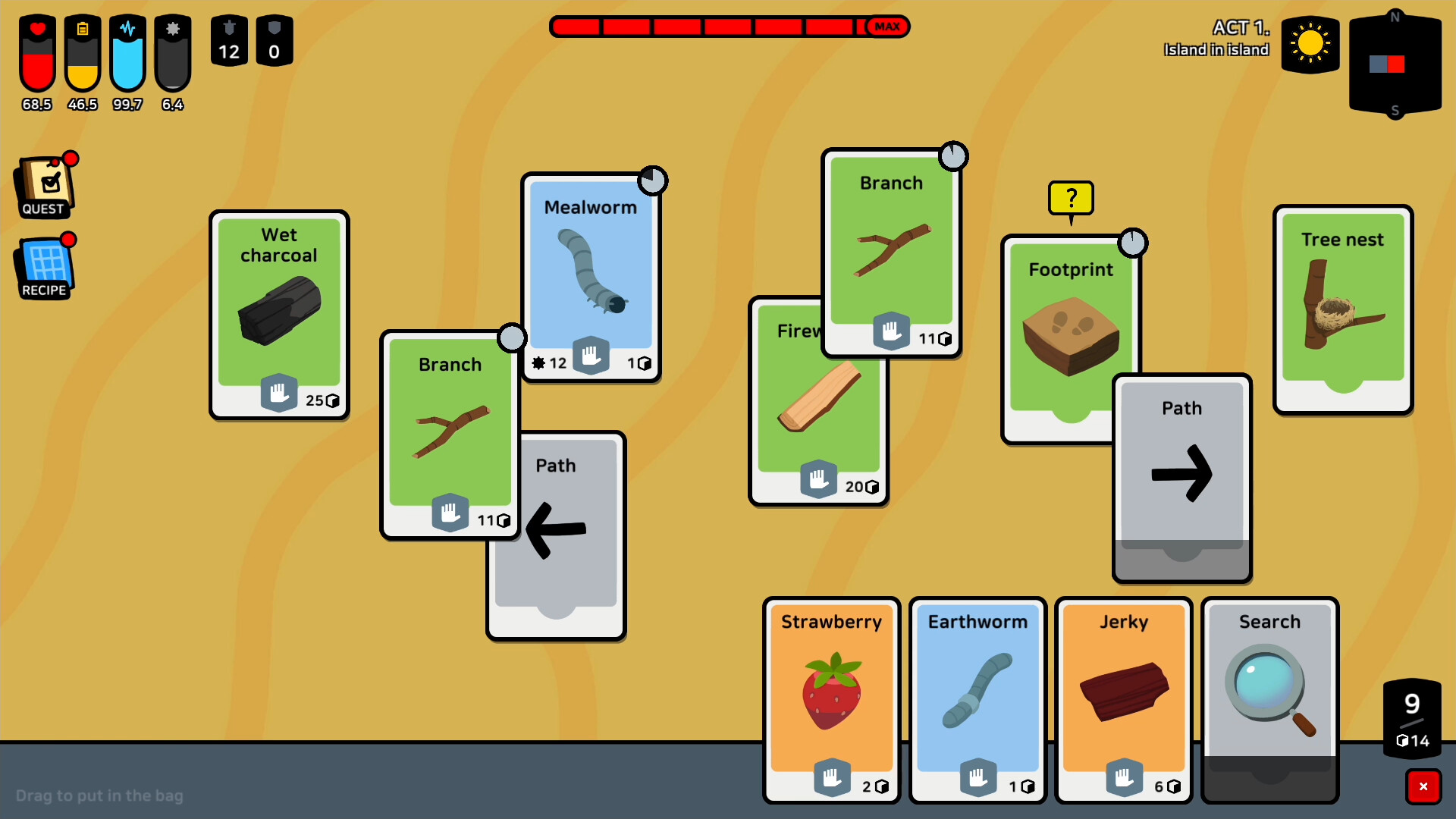Click the magnifying glass on the Search card
The width and height of the screenshot is (1456, 819).
(x=1265, y=686)
